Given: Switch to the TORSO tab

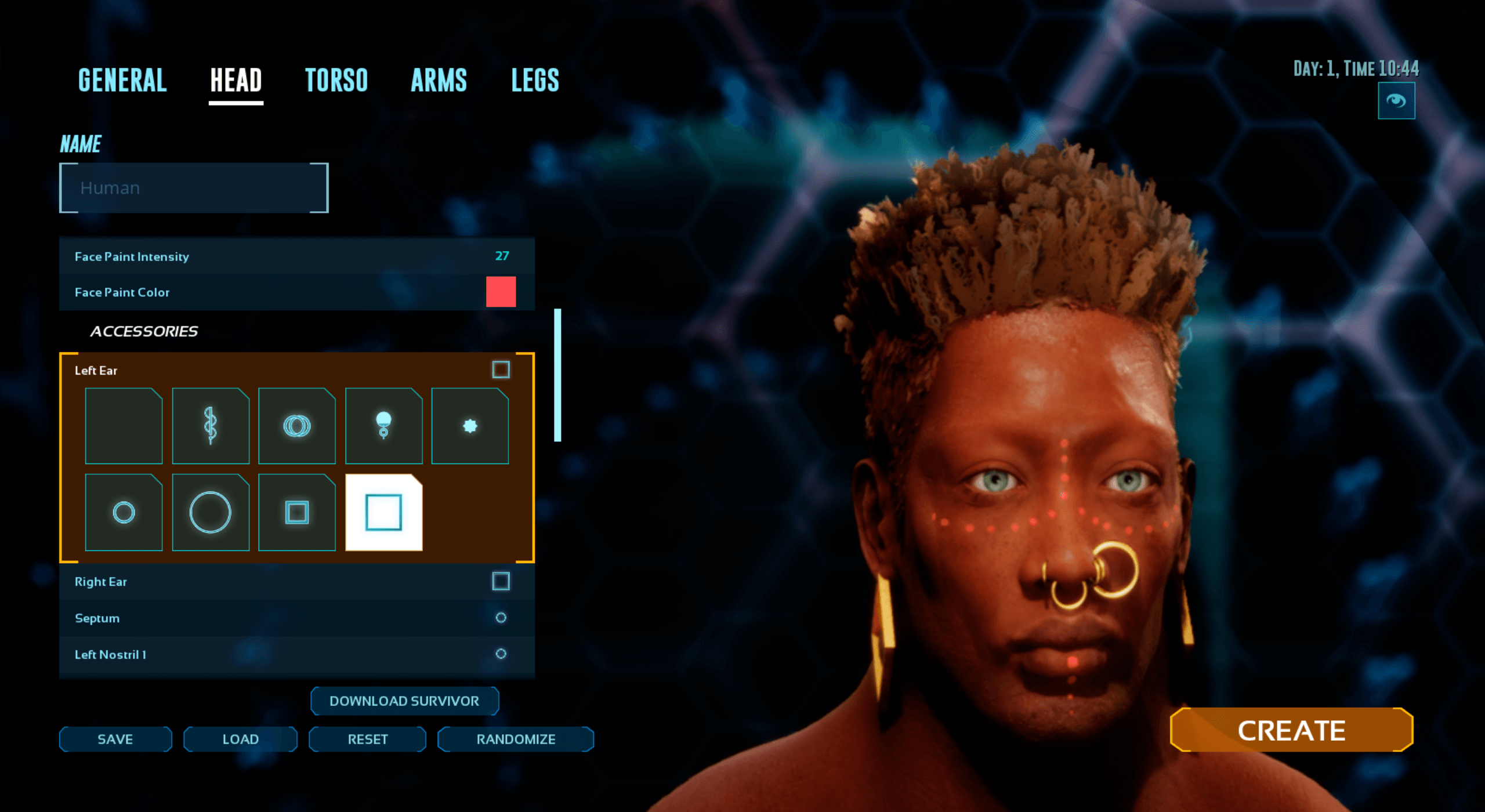Looking at the screenshot, I should pyautogui.click(x=337, y=80).
